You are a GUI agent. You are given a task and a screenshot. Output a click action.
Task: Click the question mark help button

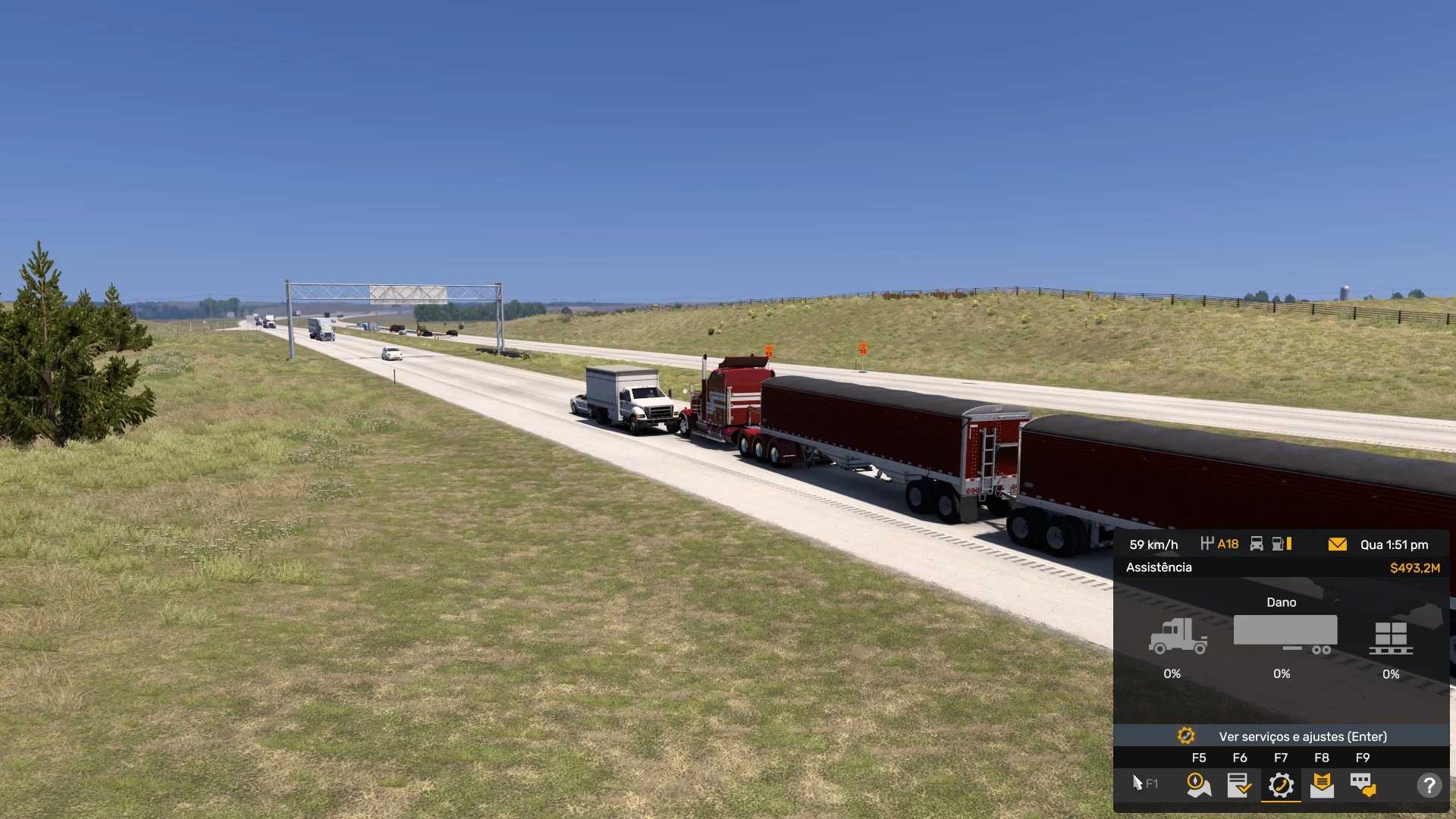pos(1429,785)
